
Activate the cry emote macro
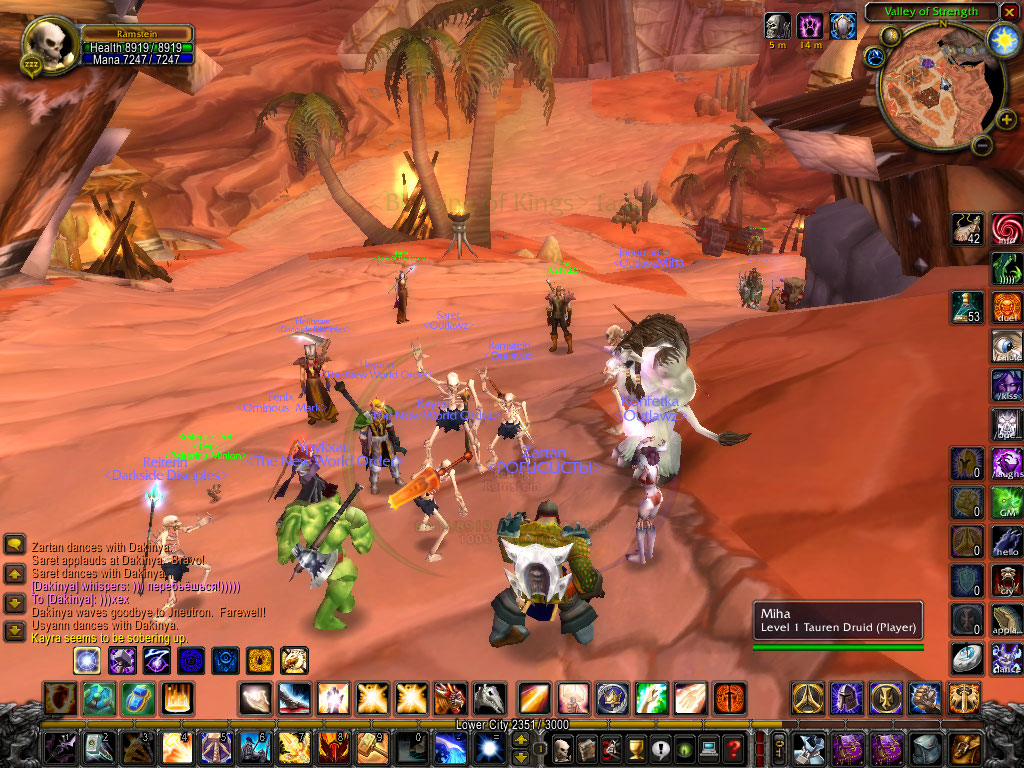coord(1007,581)
